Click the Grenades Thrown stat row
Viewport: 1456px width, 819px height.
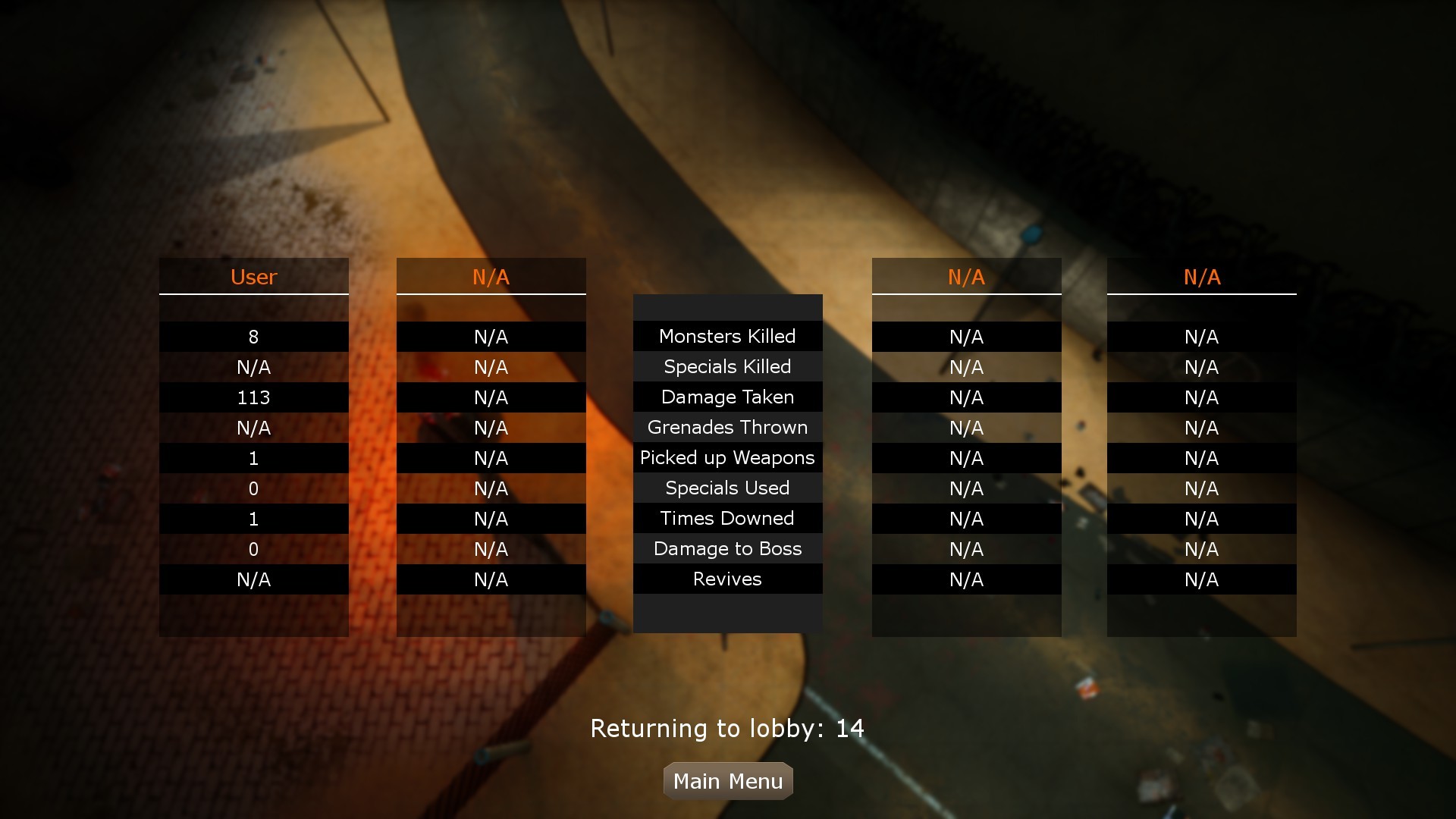coord(727,427)
